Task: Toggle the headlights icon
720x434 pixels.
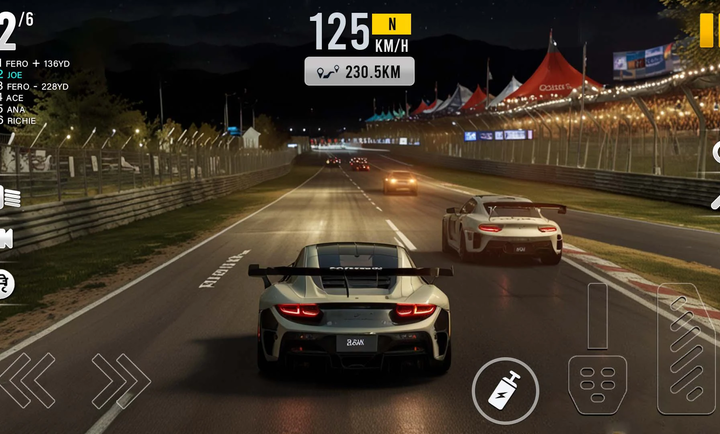Action: pos(8,197)
